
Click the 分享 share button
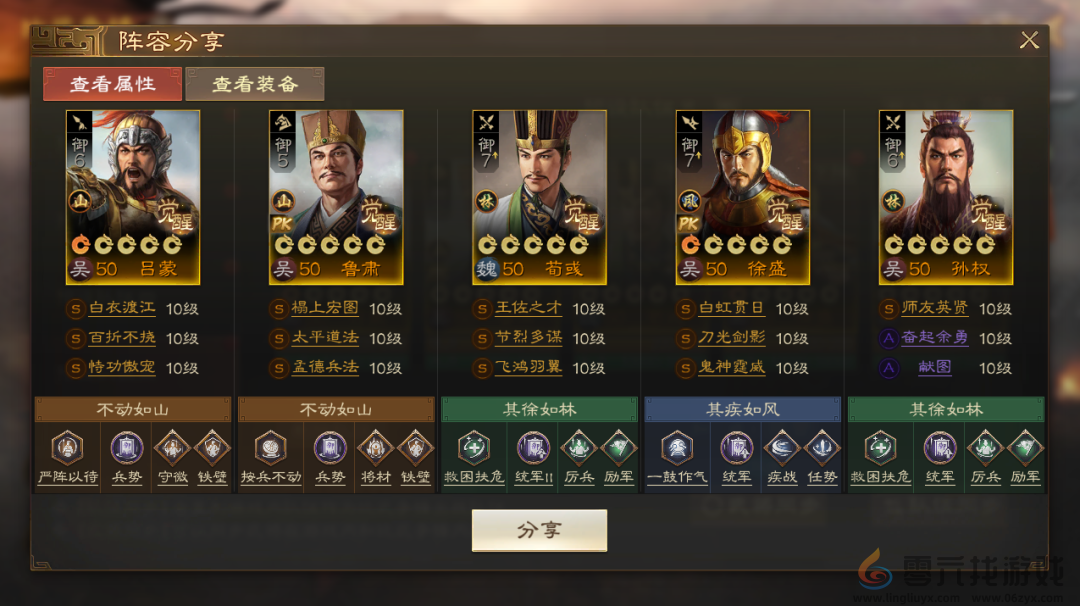click(x=539, y=530)
